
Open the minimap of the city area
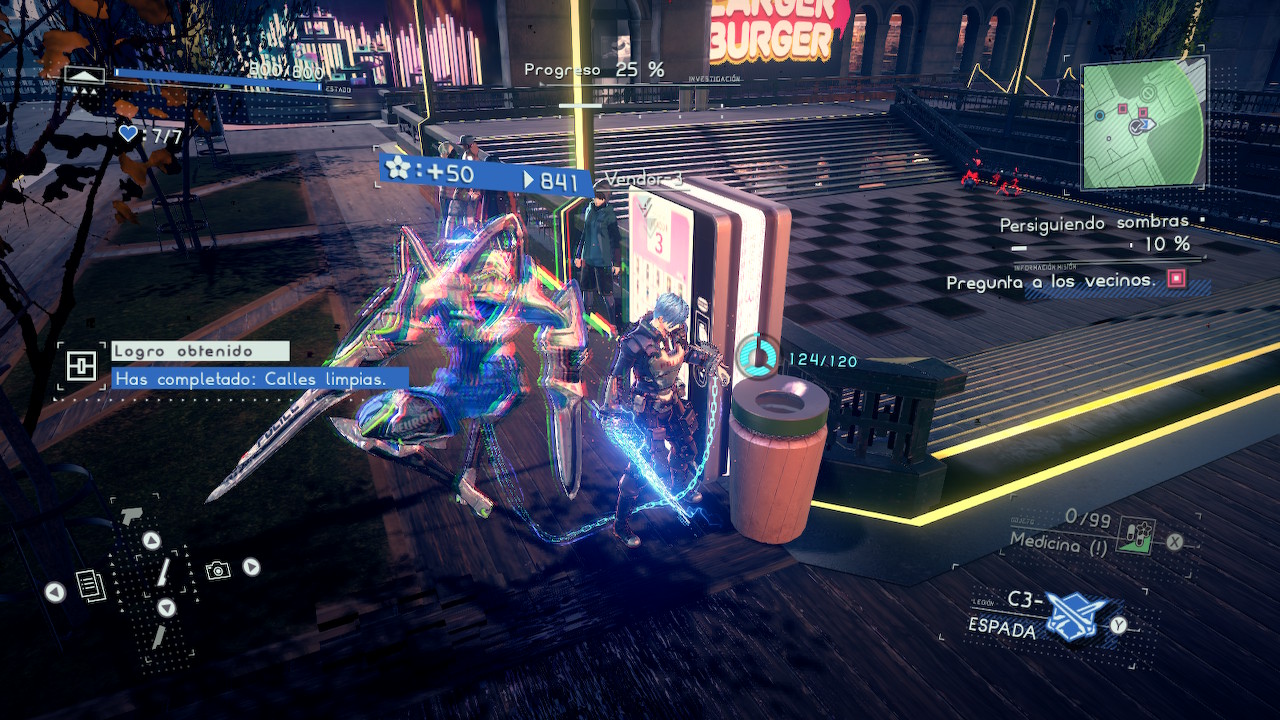pos(1143,123)
